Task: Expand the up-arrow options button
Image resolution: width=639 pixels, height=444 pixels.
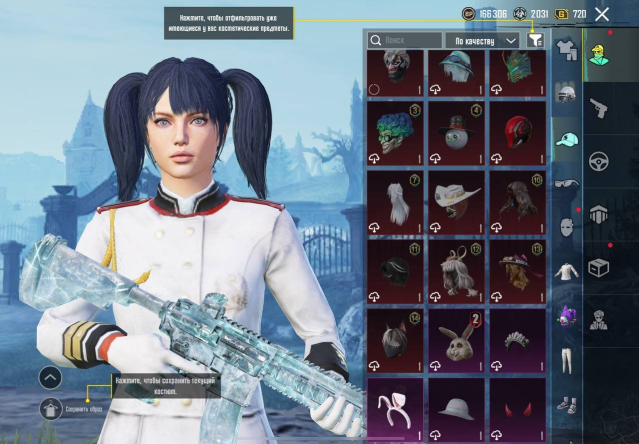Action: coord(51,377)
